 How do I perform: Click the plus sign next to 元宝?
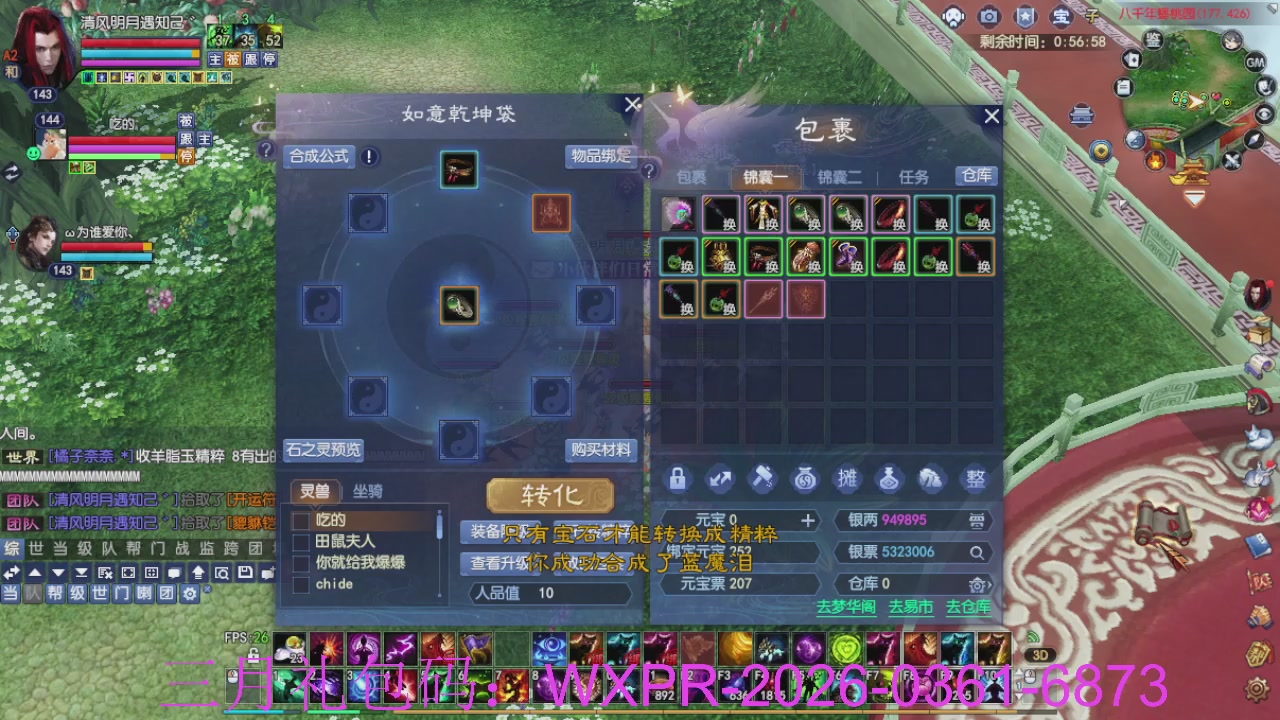[x=809, y=520]
